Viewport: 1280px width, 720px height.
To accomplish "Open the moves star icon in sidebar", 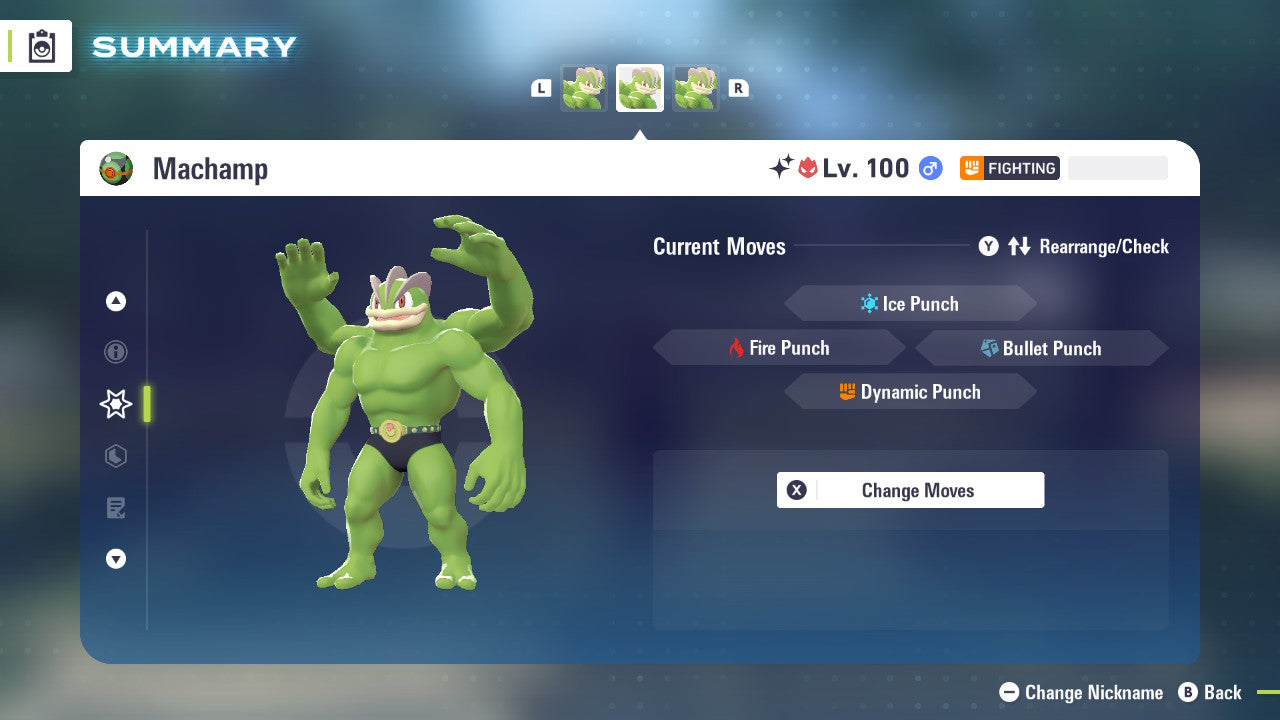I will [116, 404].
